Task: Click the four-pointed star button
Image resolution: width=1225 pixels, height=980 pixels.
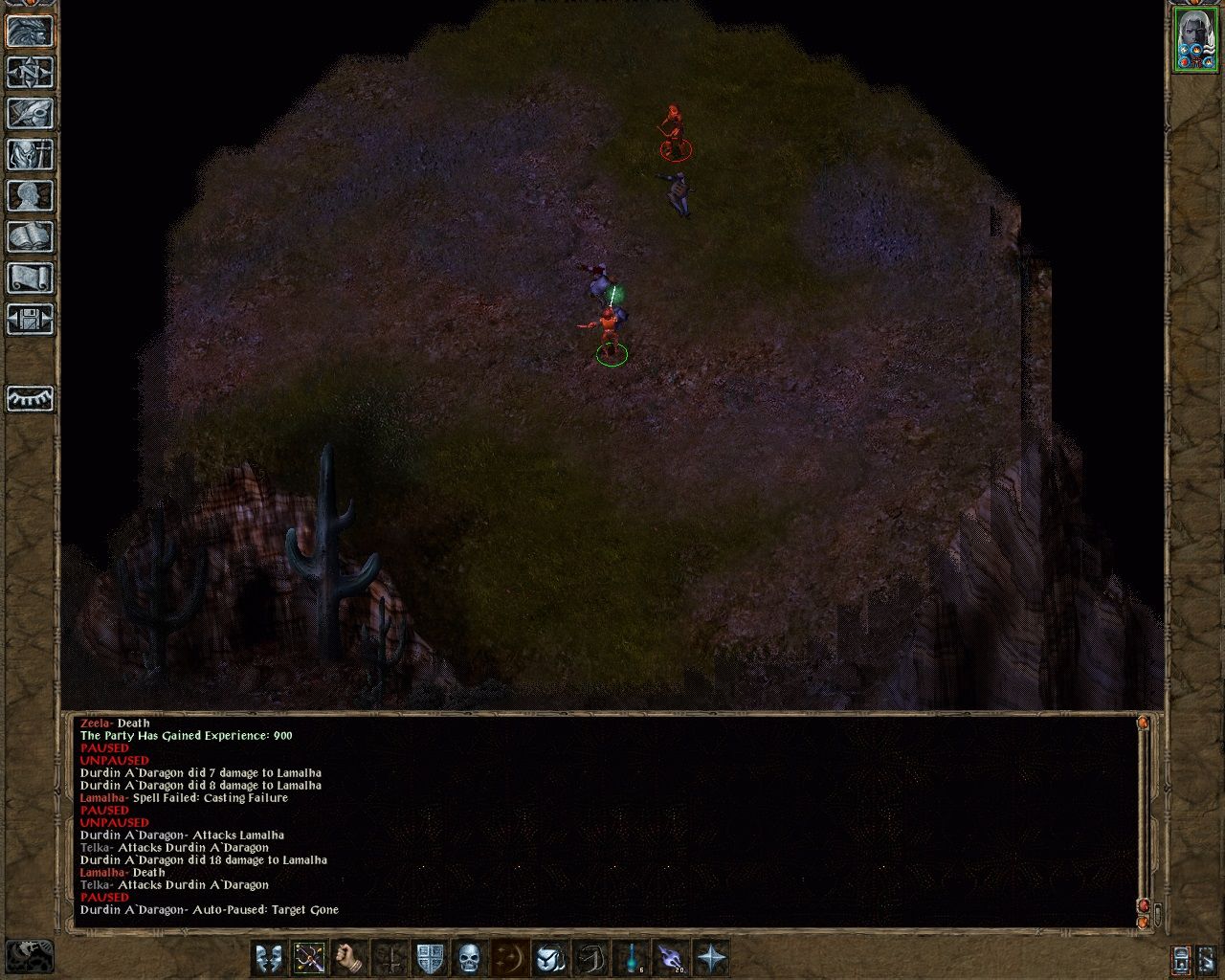Action: click(x=712, y=958)
